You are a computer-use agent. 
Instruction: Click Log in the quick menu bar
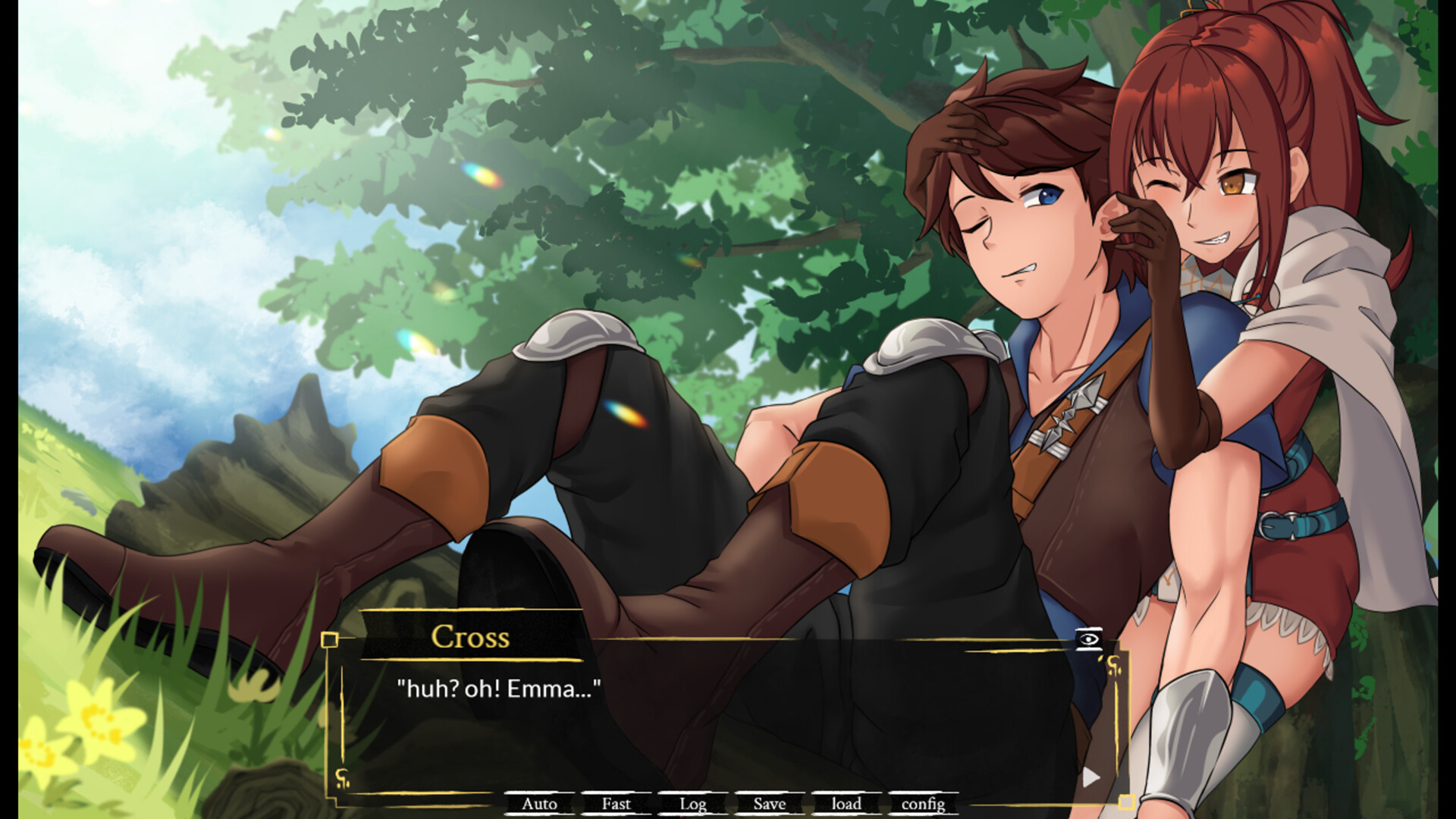click(x=692, y=804)
